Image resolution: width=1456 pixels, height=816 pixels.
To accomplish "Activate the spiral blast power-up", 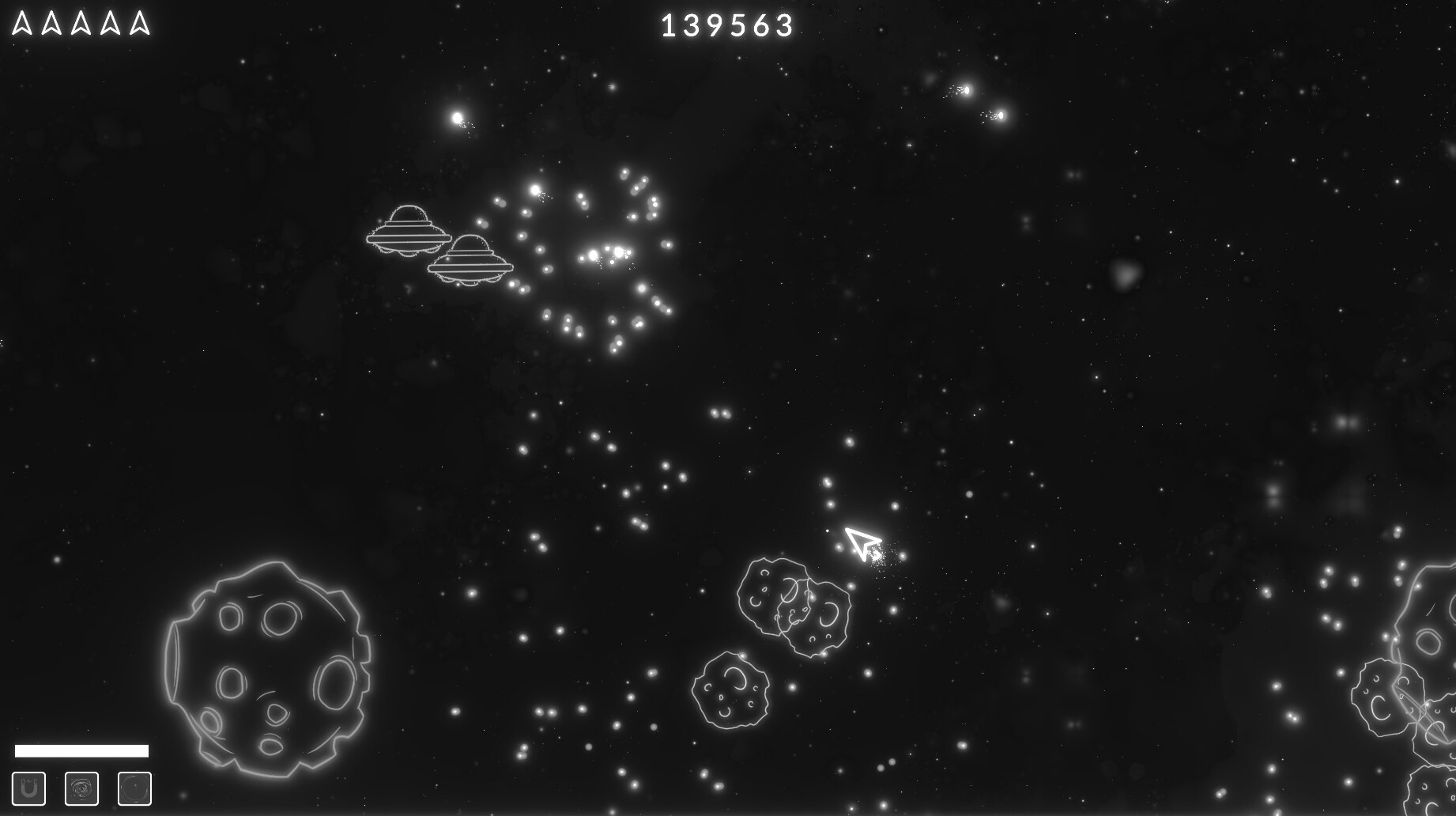I will (80, 787).
